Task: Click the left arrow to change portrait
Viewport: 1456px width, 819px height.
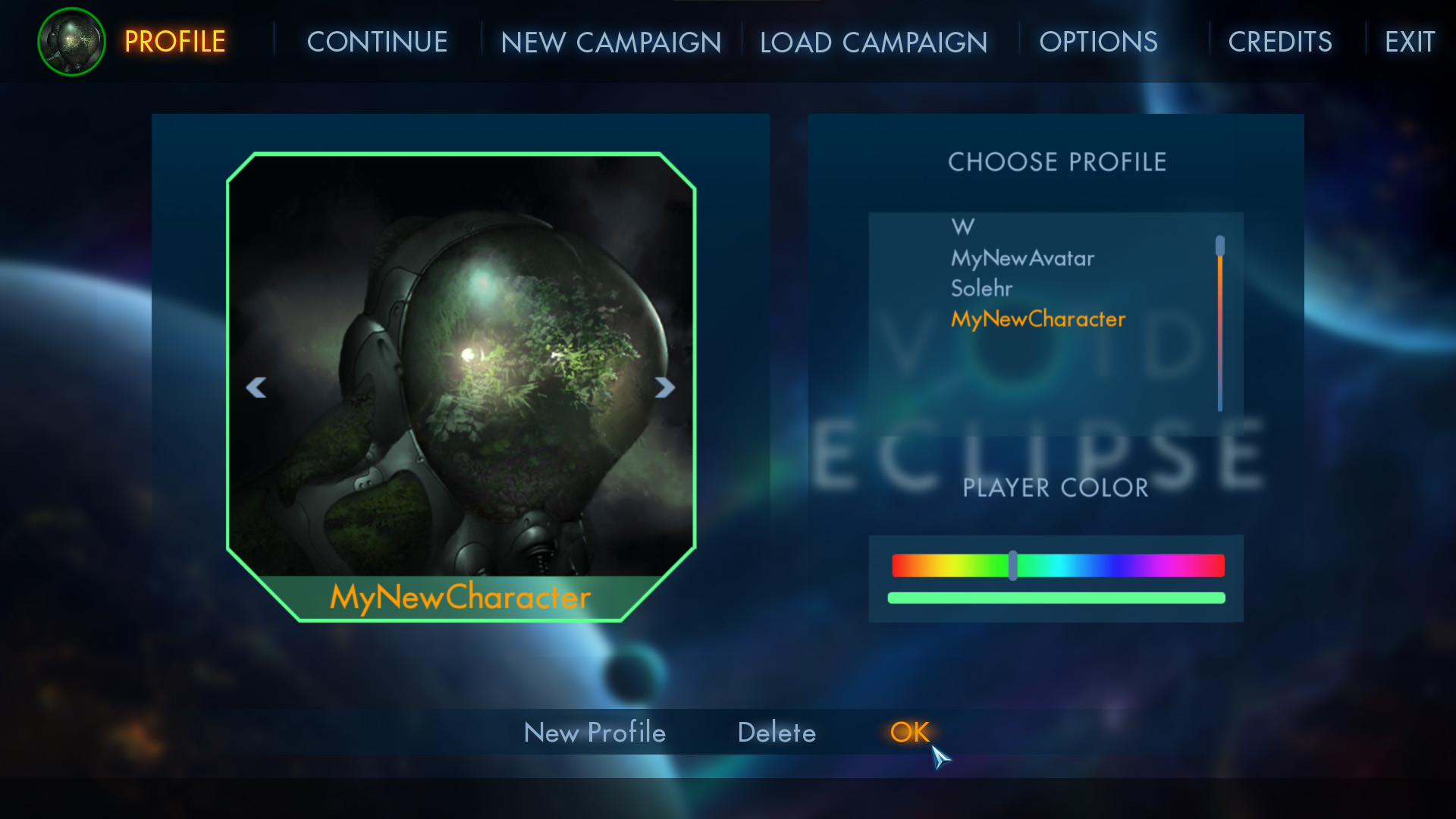Action: (256, 388)
